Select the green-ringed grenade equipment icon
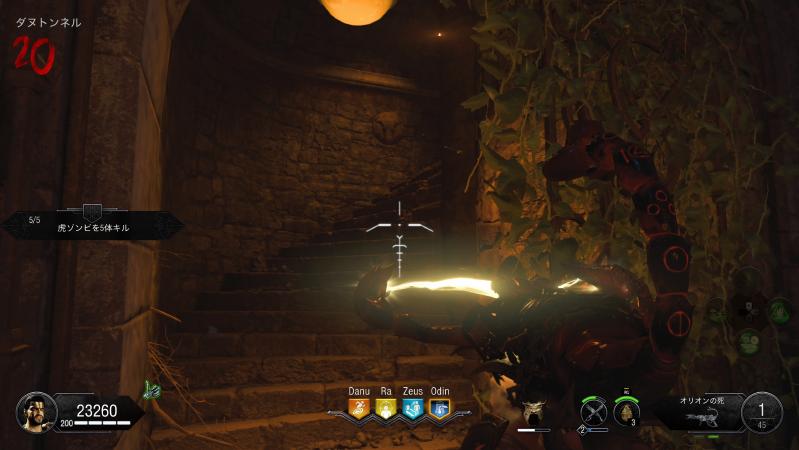 click(627, 411)
